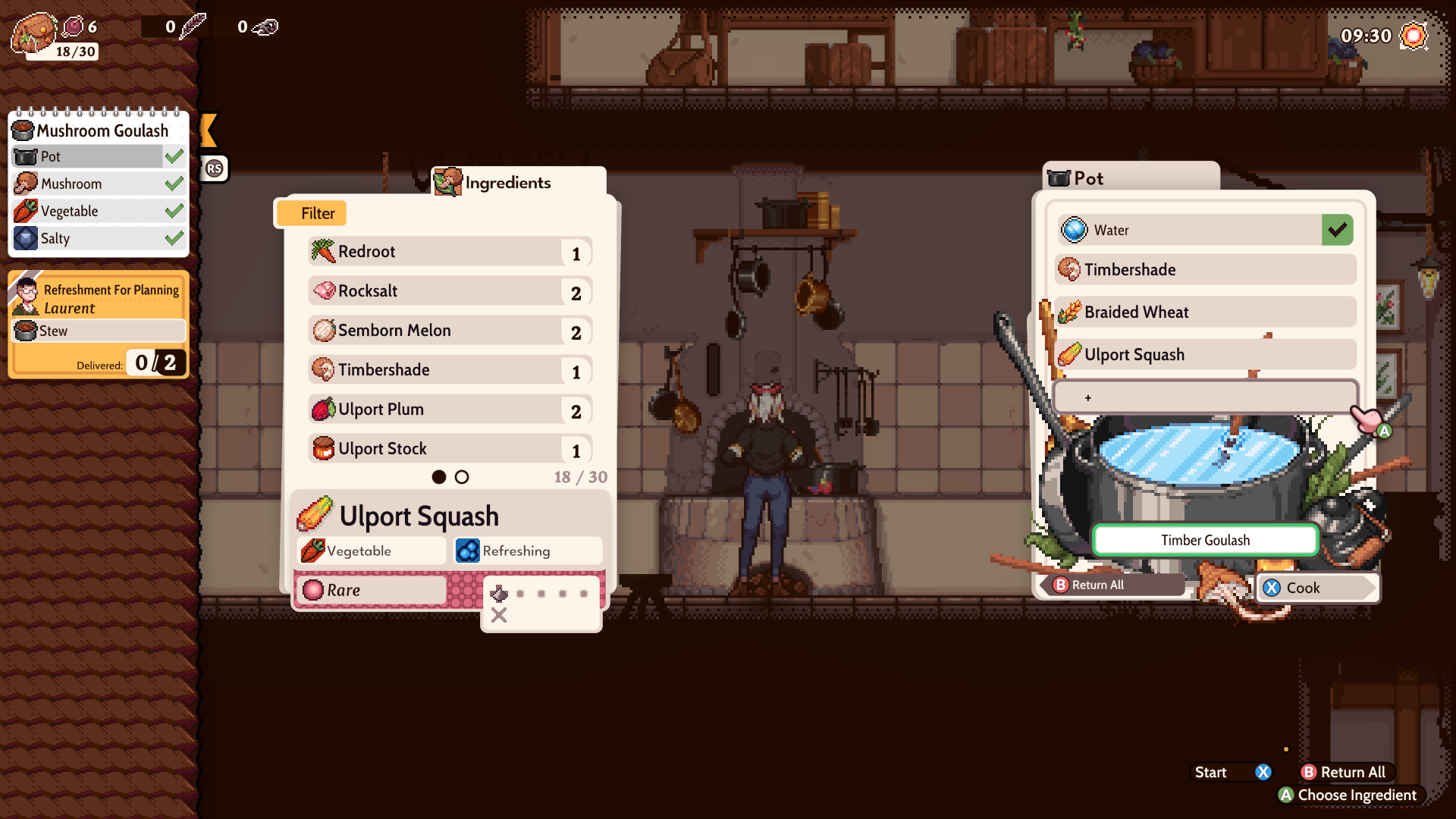1456x819 pixels.
Task: Open the ingredients Filter
Action: 312,214
